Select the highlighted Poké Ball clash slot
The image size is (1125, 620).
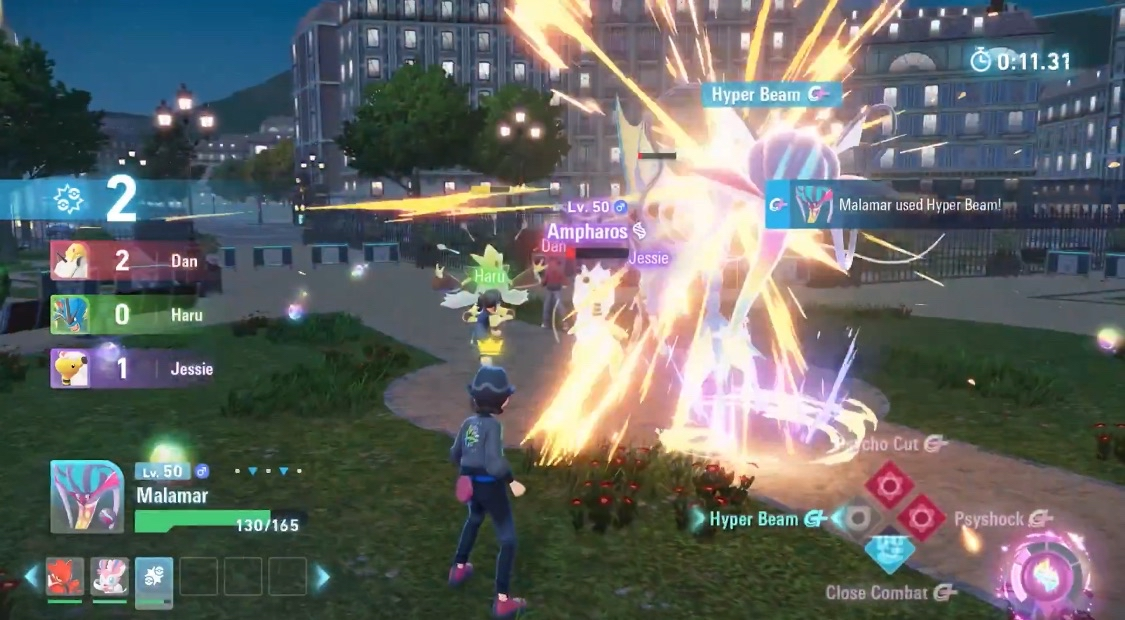pos(154,580)
